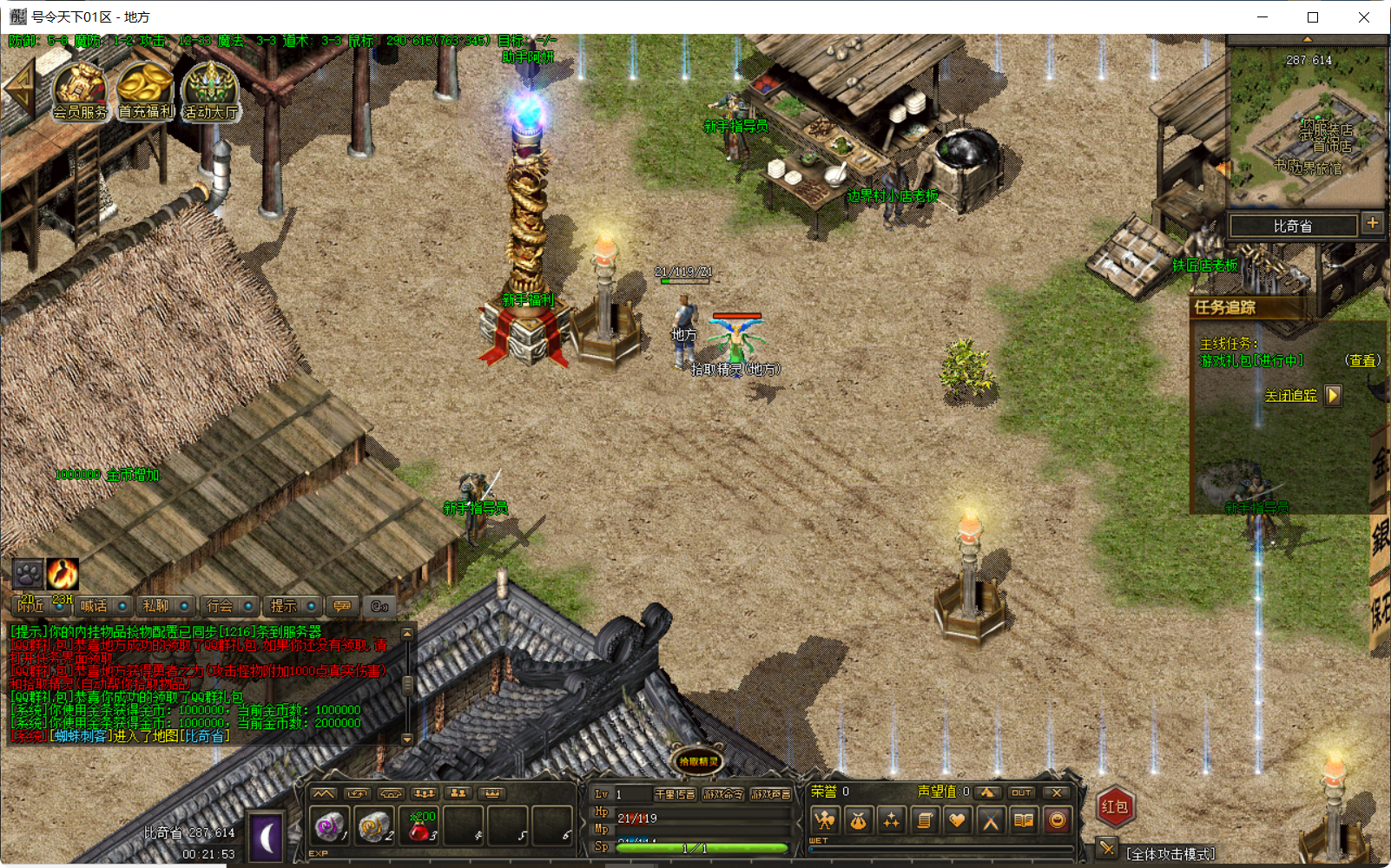
Task: Select the pet paw icon
Action: coord(29,574)
